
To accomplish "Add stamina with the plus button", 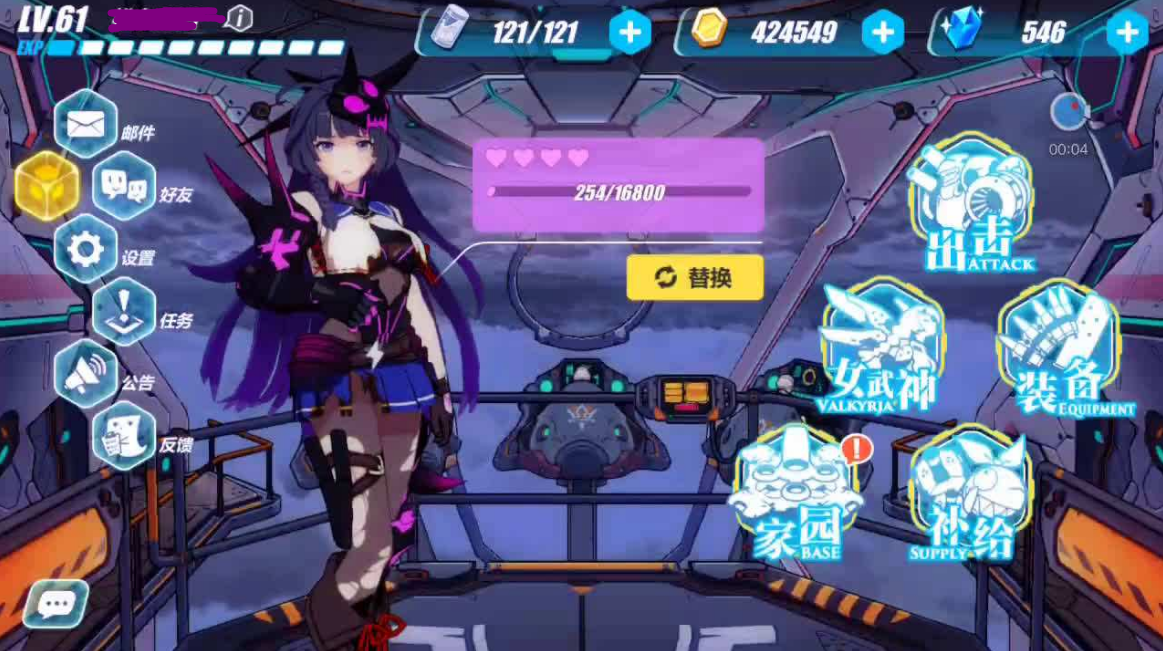I will (630, 33).
